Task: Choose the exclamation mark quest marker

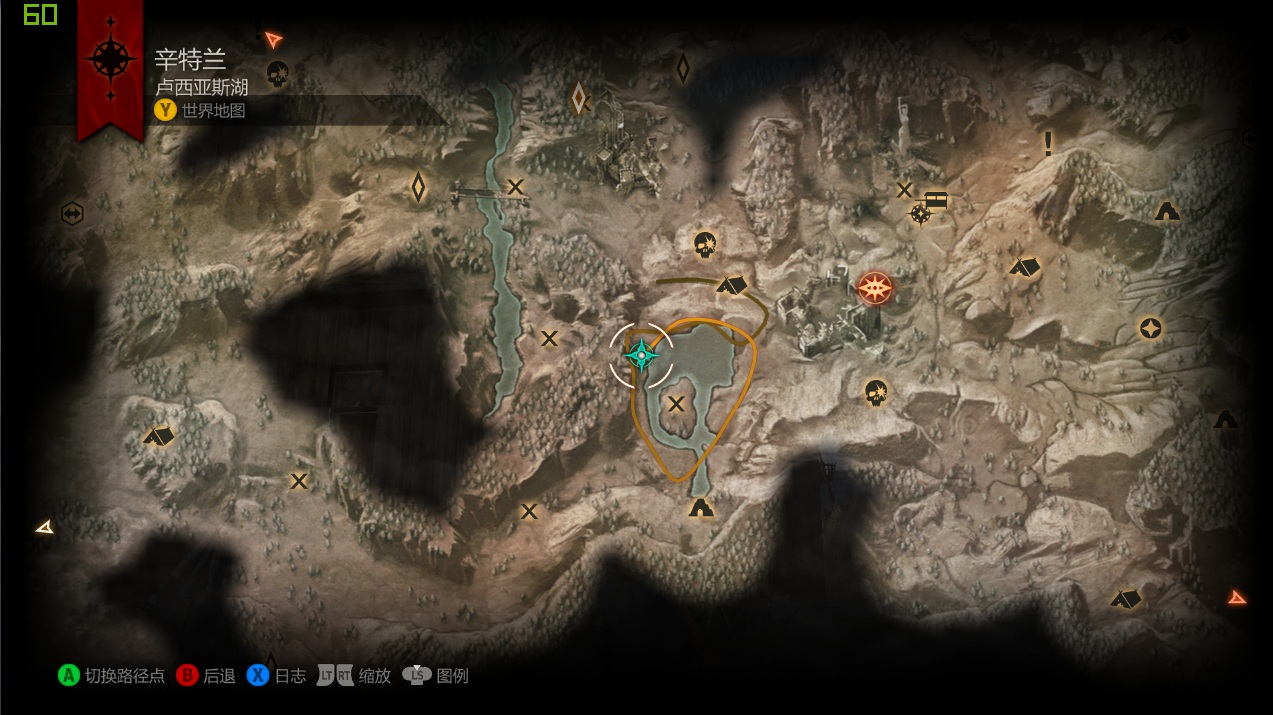Action: [1048, 143]
